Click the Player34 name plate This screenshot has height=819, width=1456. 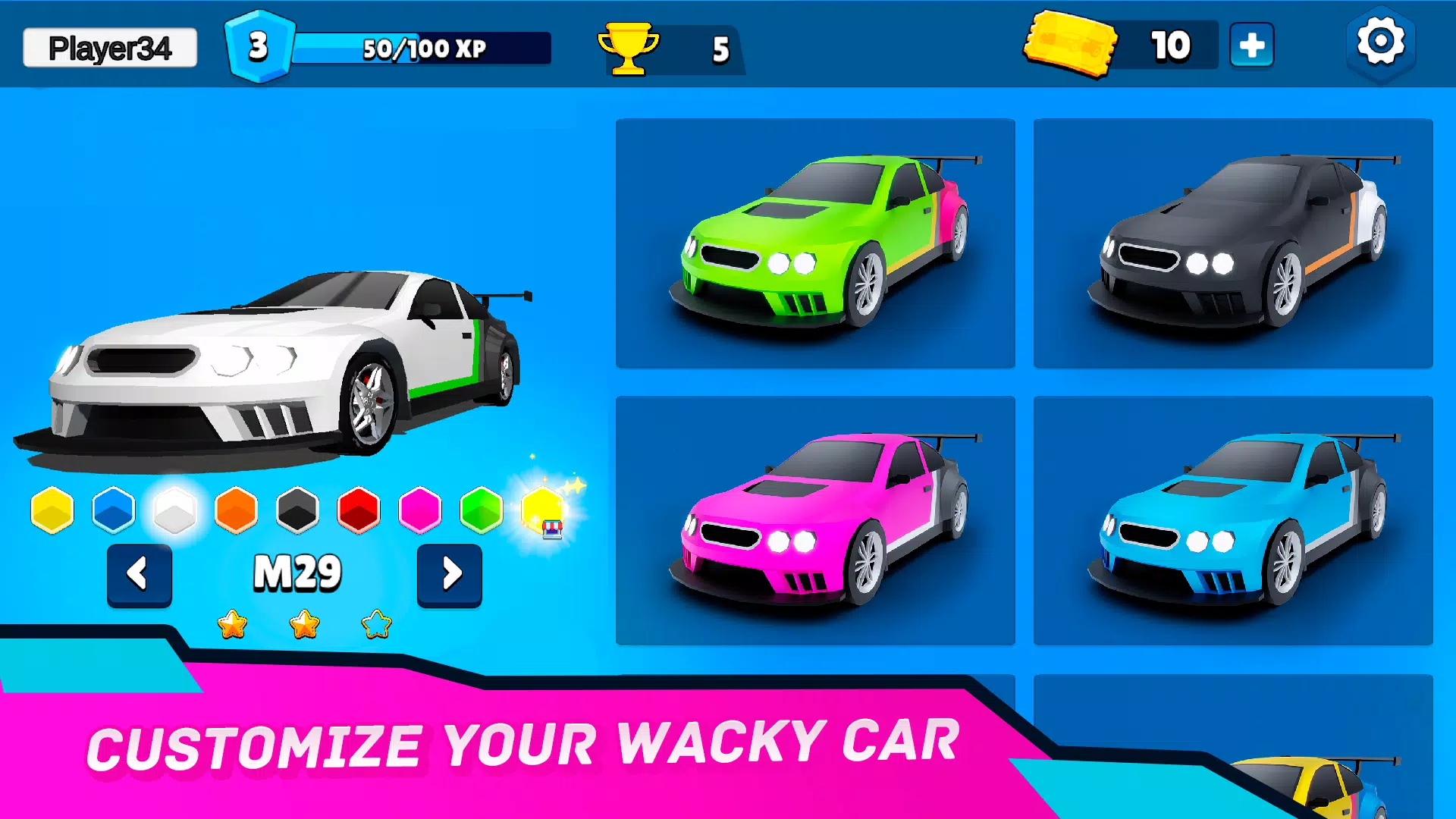coord(108,45)
